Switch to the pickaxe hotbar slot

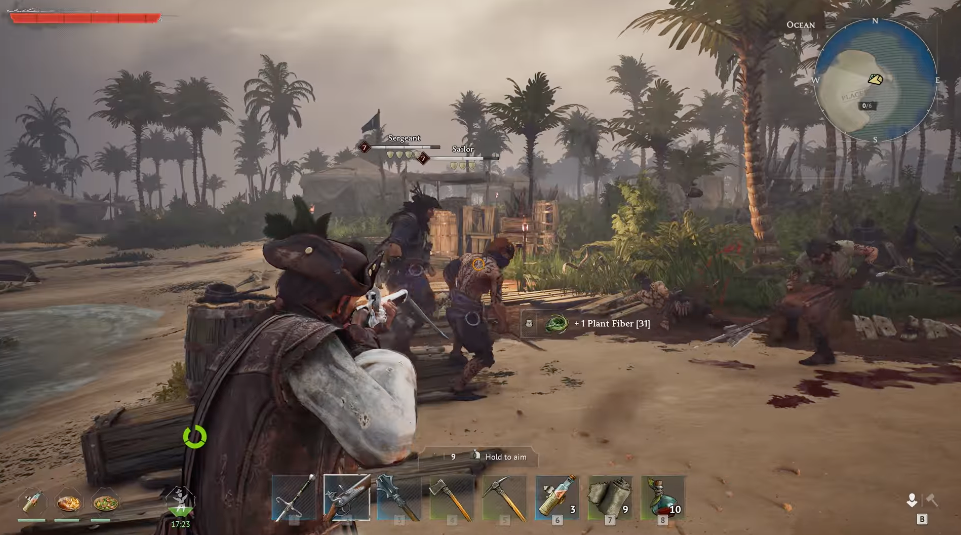click(x=504, y=497)
